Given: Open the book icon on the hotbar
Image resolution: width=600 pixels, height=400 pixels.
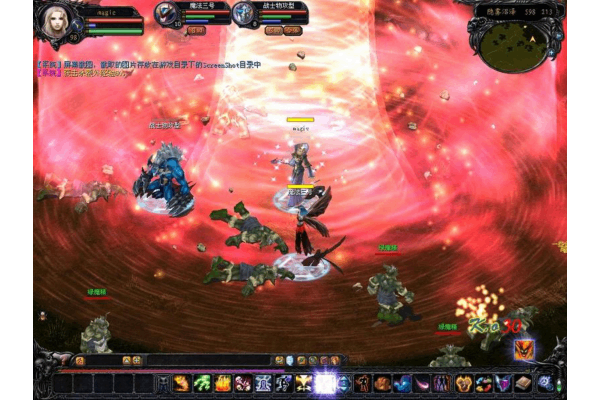Looking at the screenshot, I should (522, 383).
